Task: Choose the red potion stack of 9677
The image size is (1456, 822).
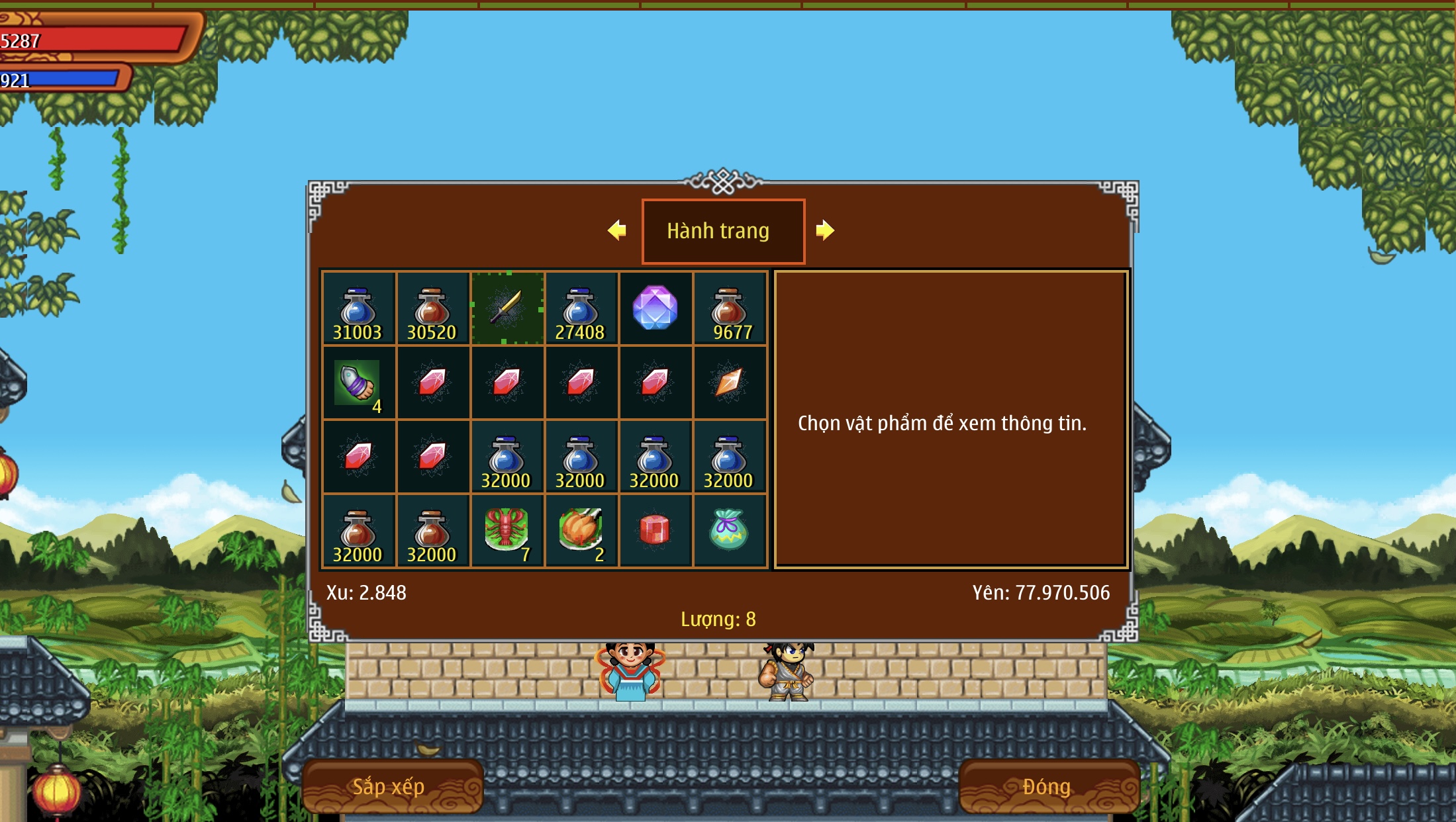Action: (729, 309)
